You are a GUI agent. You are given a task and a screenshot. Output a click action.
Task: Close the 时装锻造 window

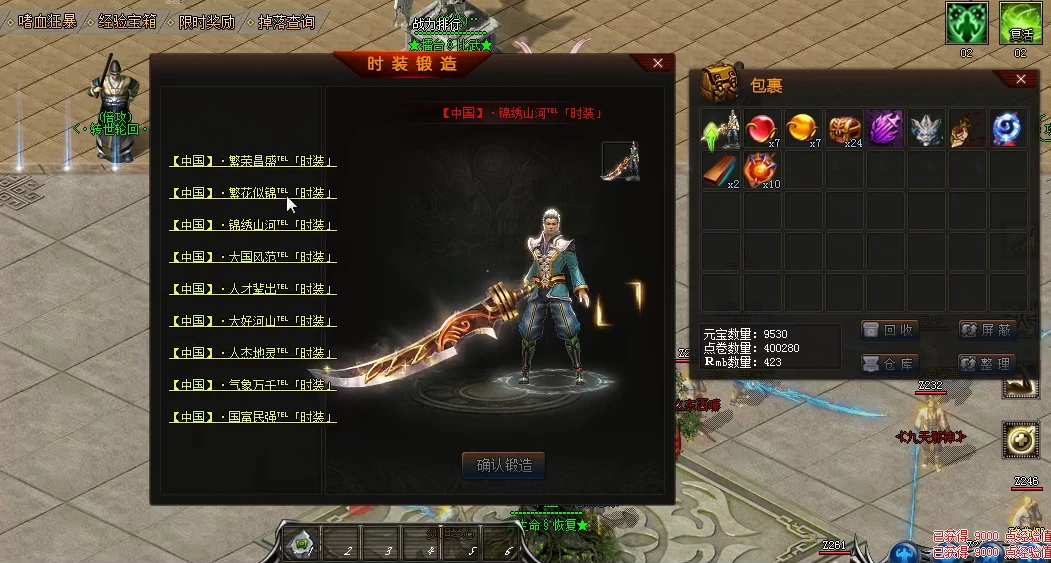[x=657, y=63]
